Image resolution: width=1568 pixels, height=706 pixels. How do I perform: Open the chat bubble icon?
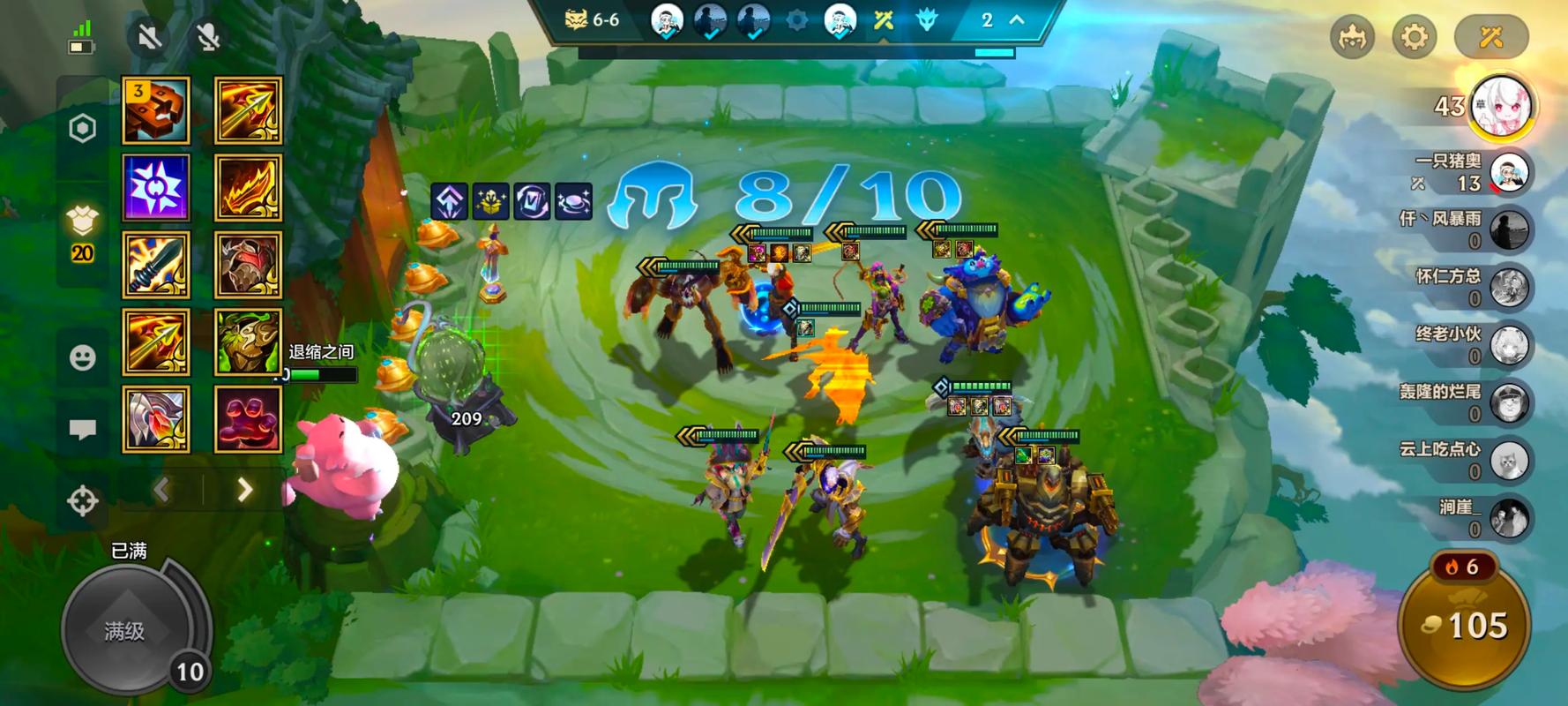point(83,429)
